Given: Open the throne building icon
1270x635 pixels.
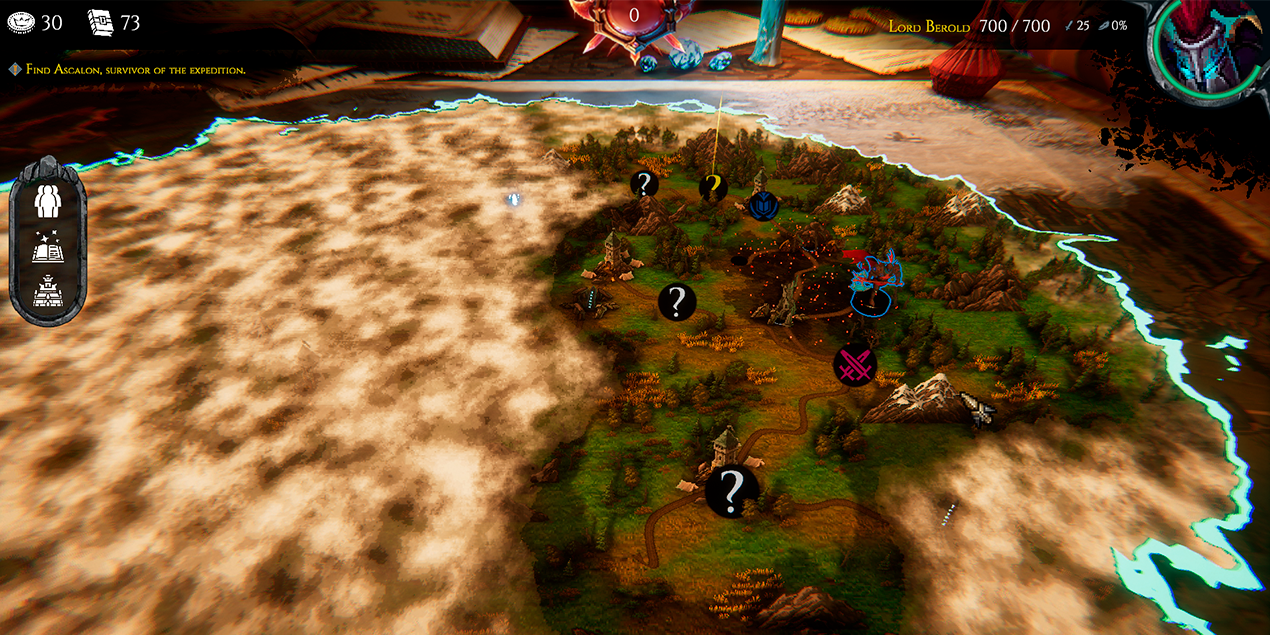Looking at the screenshot, I should pyautogui.click(x=48, y=293).
